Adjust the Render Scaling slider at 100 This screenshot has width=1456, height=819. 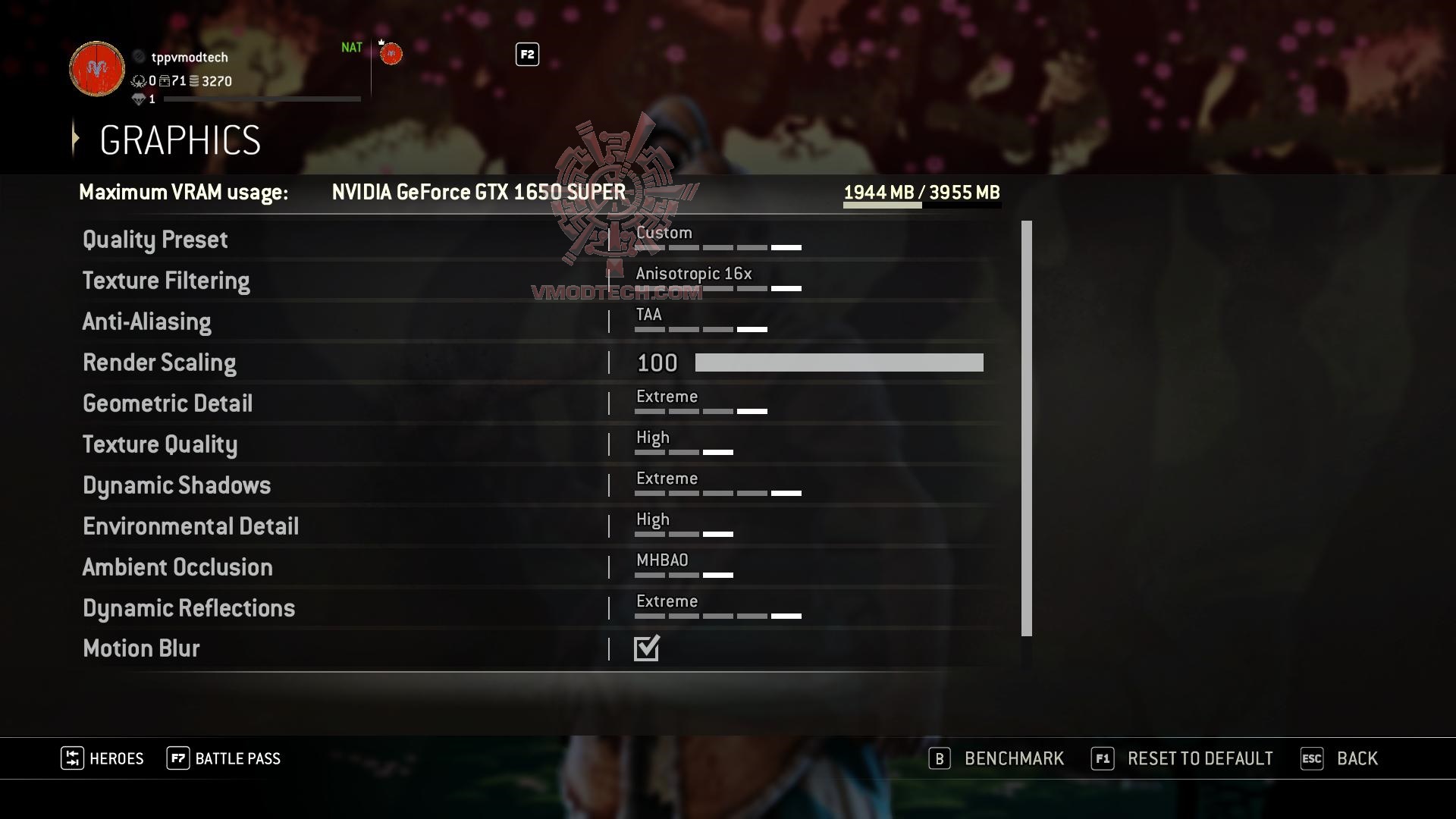(x=838, y=363)
